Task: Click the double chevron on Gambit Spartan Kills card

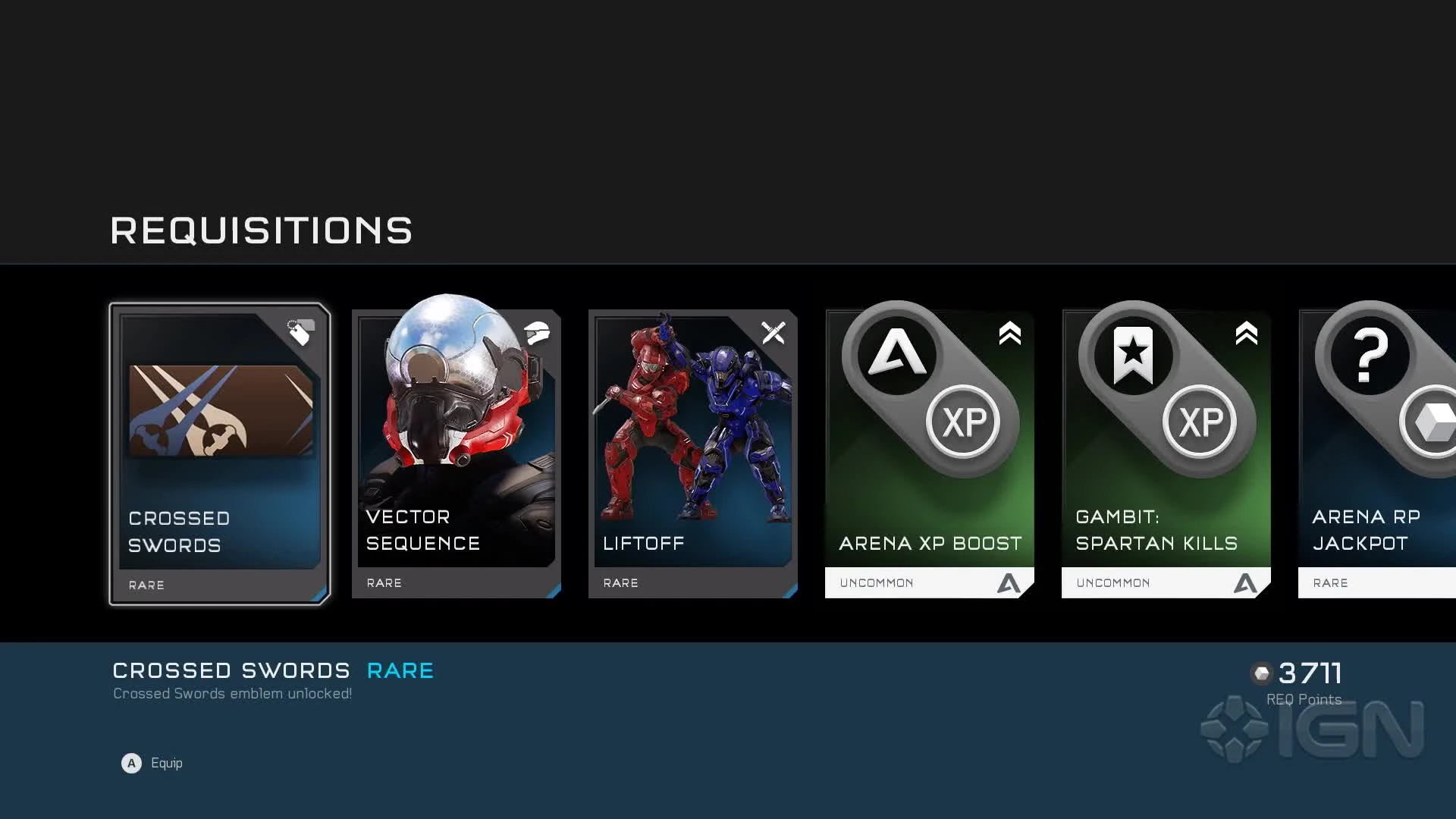Action: (1245, 334)
